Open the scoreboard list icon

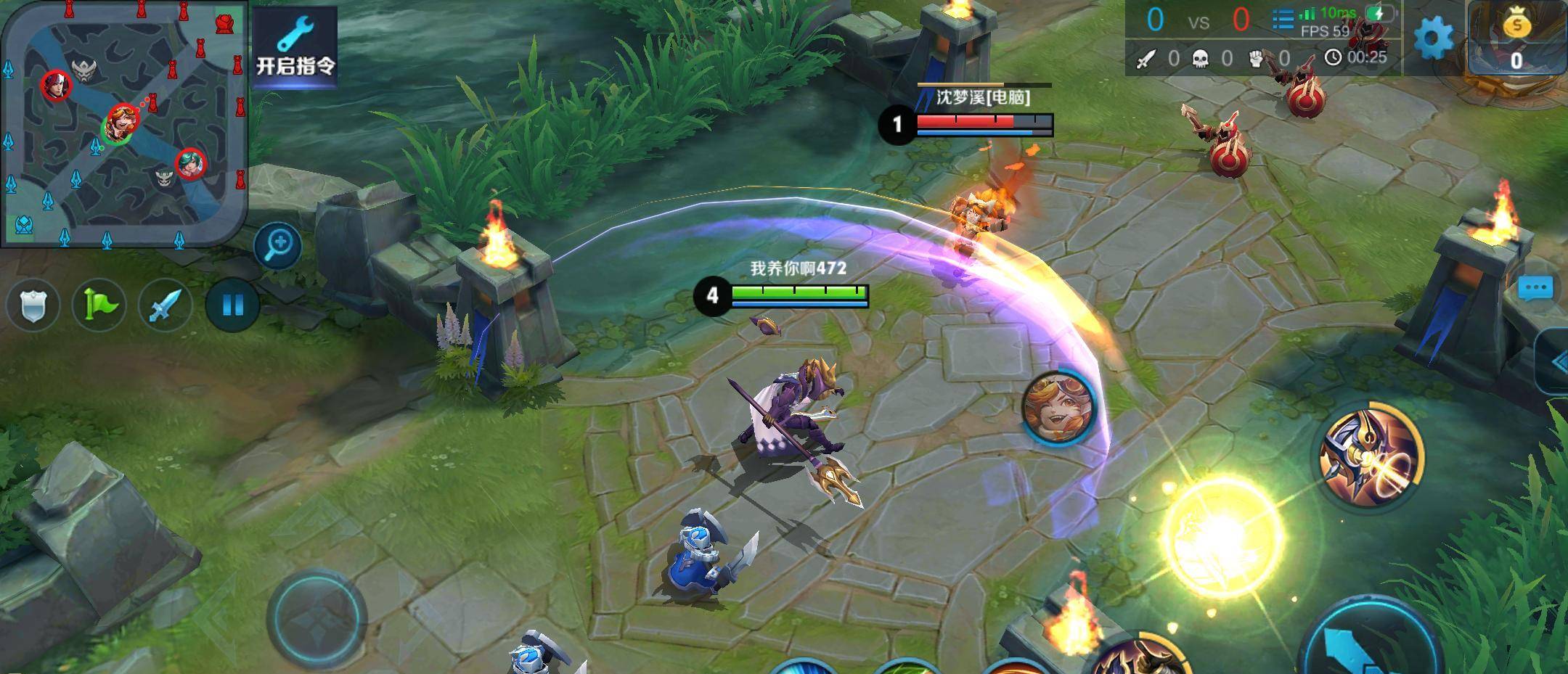tap(1282, 19)
